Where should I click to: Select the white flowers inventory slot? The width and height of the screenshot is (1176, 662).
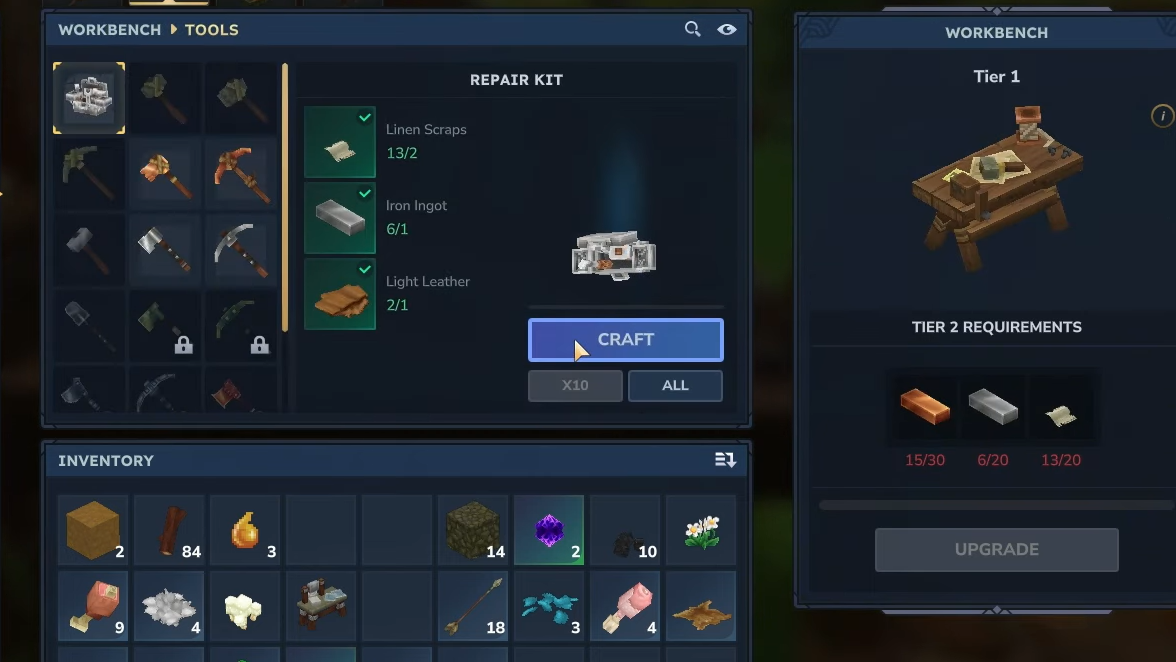pos(701,530)
